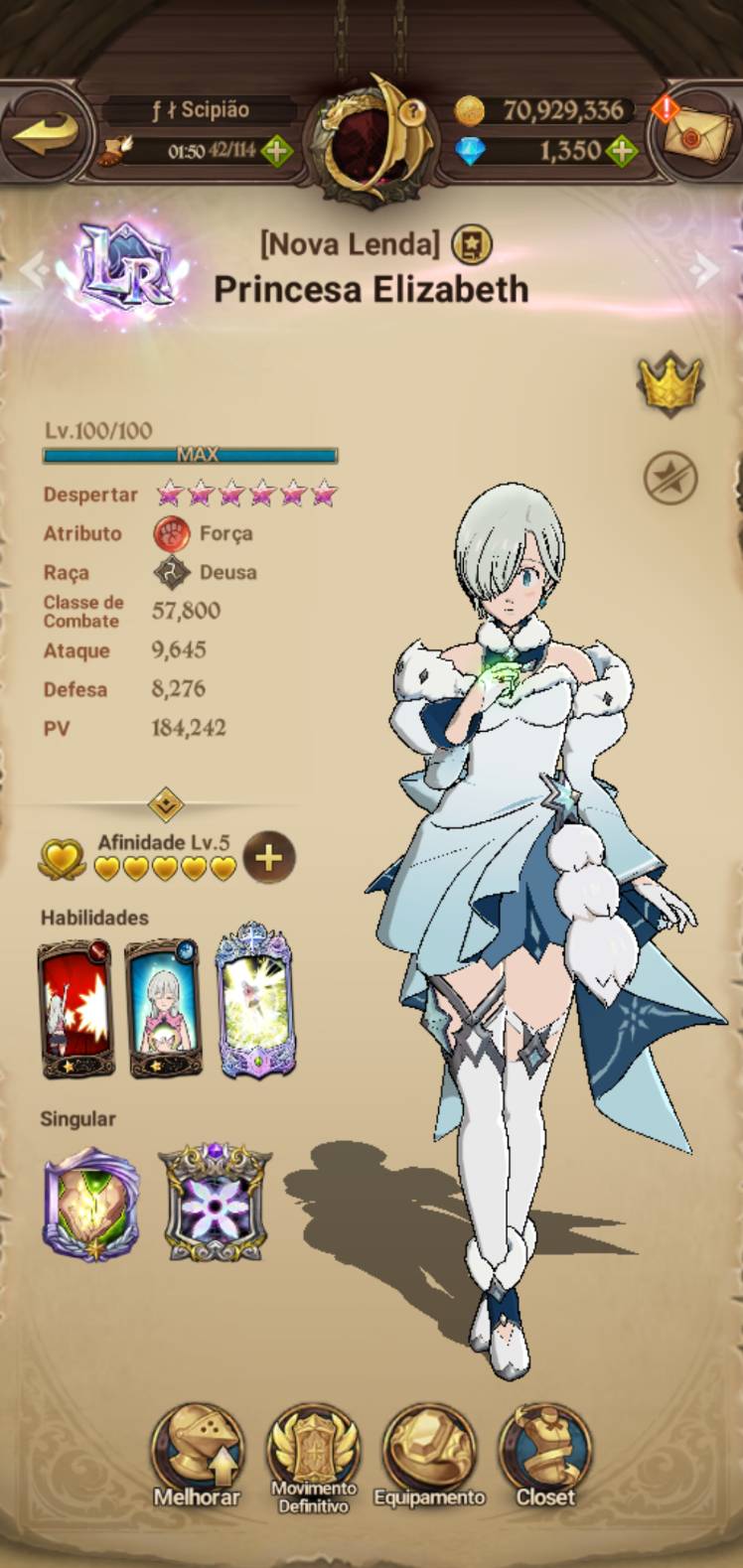Inspect the green heart Singular passive
This screenshot has width=743, height=1568.
(90, 1204)
